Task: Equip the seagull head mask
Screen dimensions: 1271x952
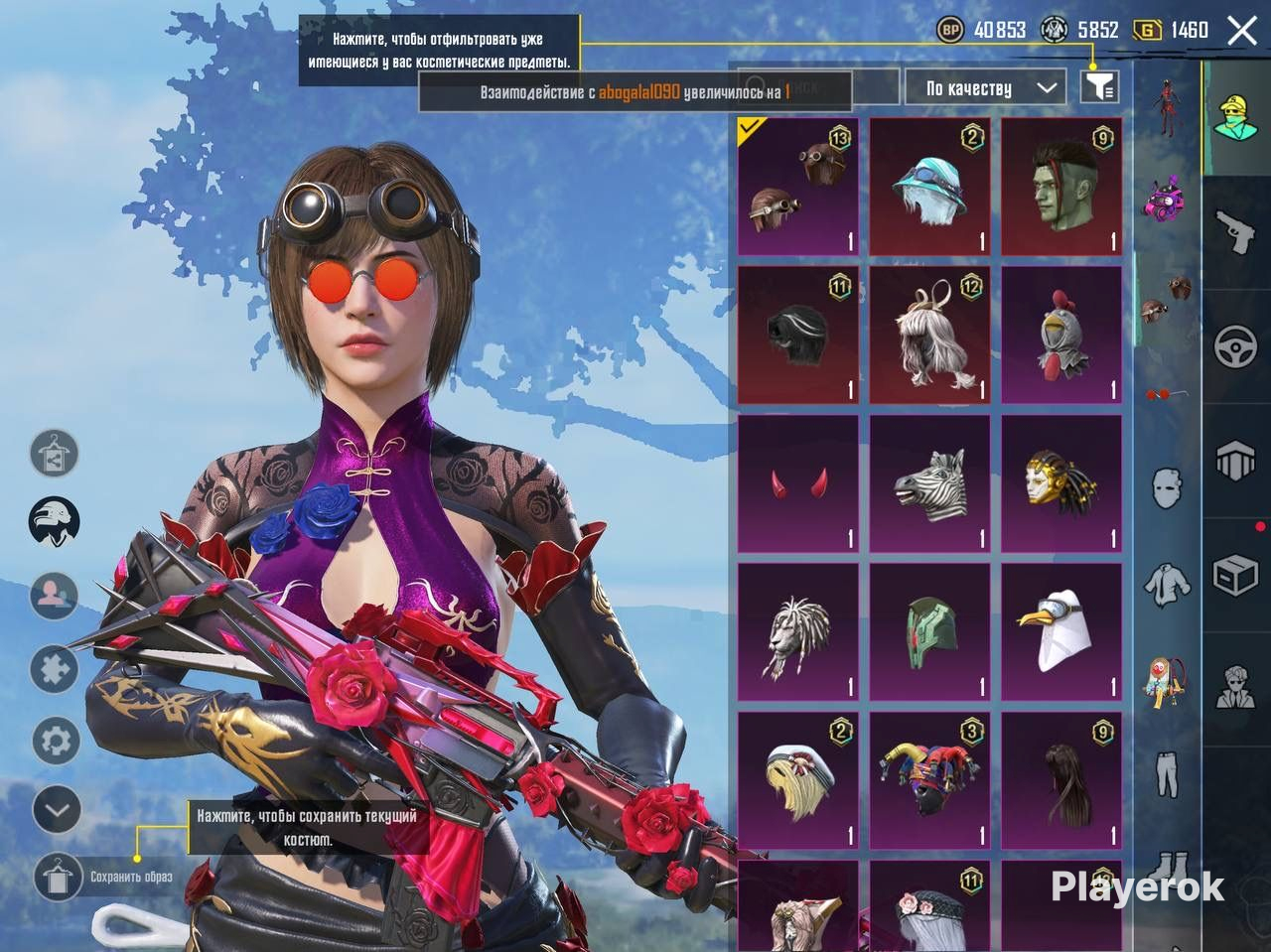Action: 1060,632
